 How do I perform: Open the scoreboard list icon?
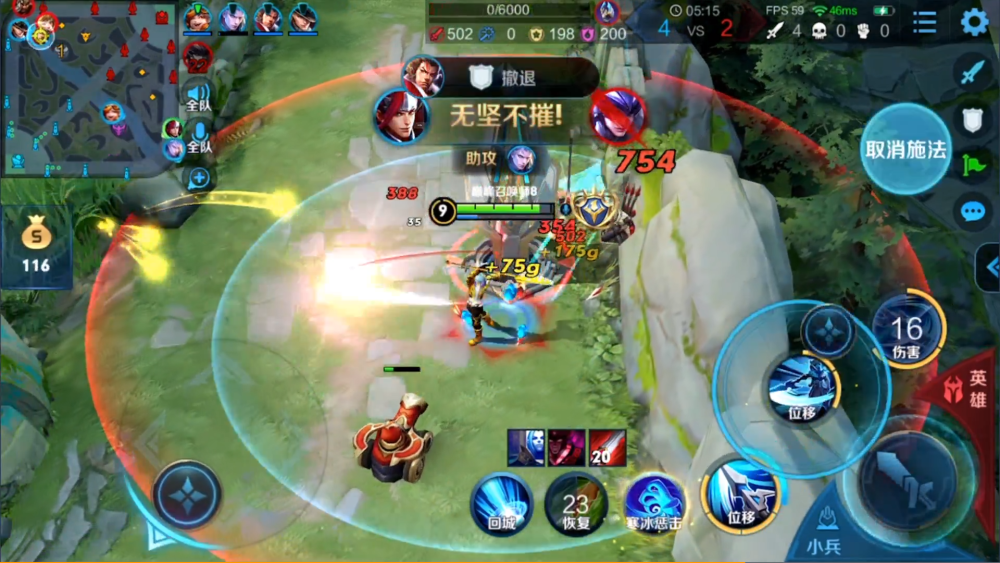pos(925,22)
